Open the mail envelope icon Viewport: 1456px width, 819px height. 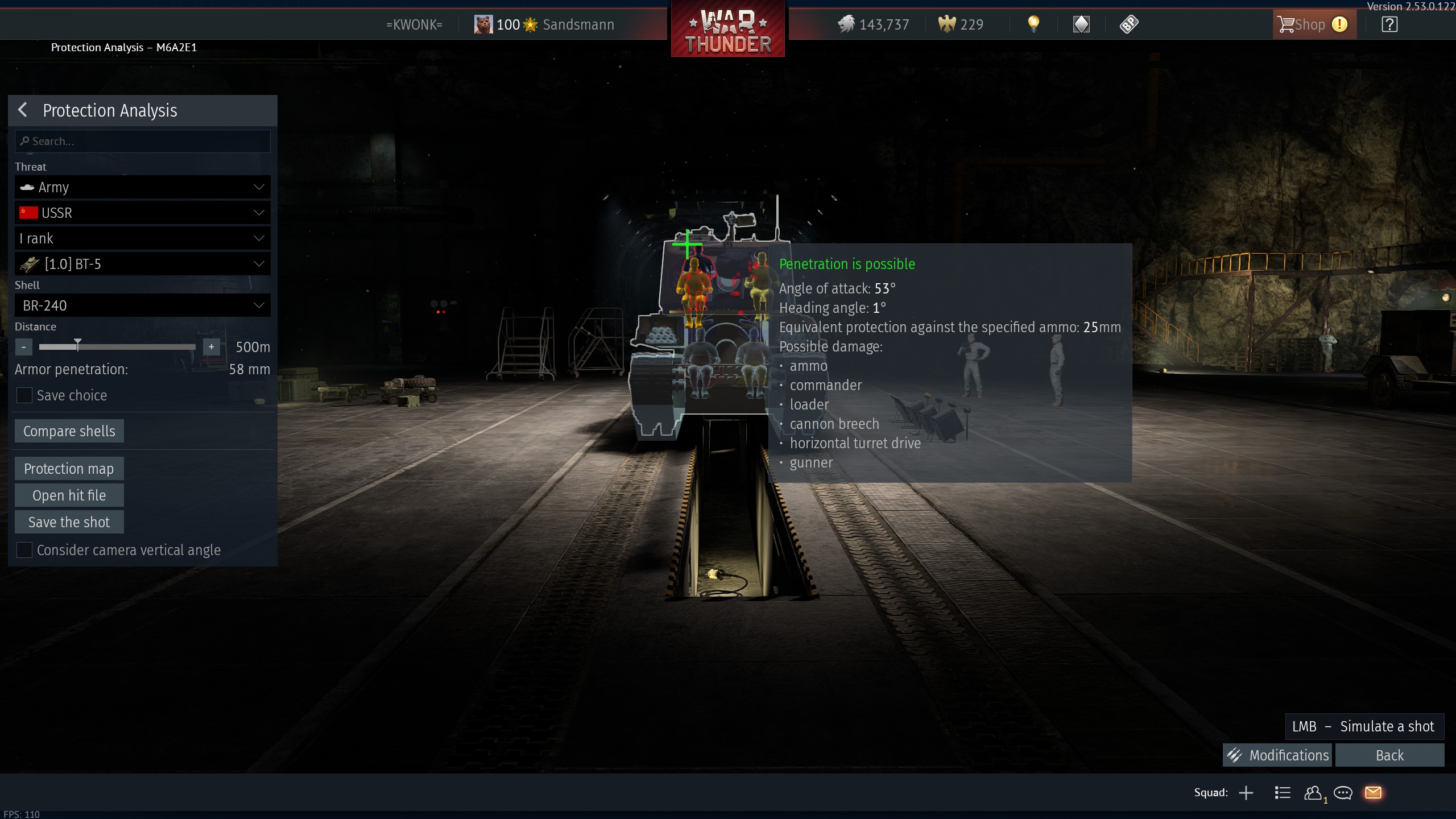point(1373,792)
